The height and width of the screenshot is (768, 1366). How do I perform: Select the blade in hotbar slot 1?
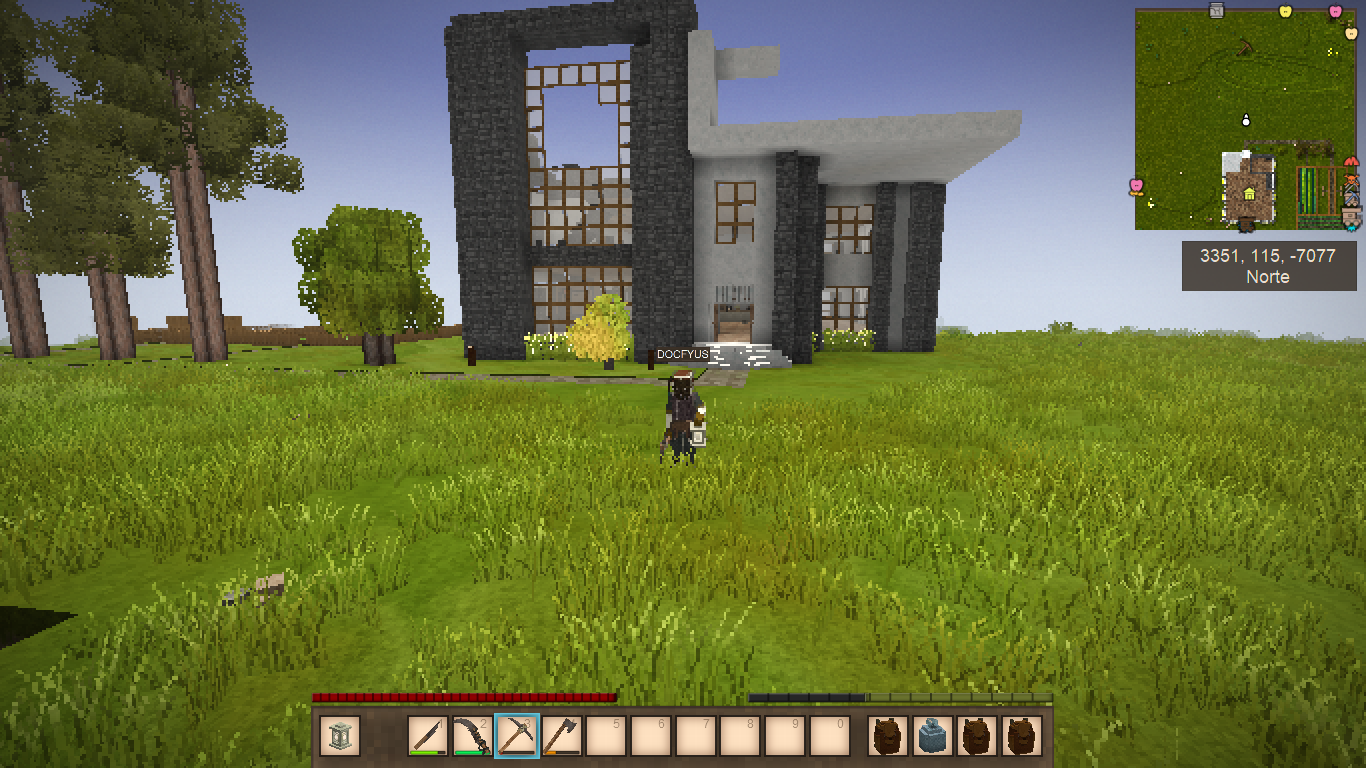tap(428, 736)
